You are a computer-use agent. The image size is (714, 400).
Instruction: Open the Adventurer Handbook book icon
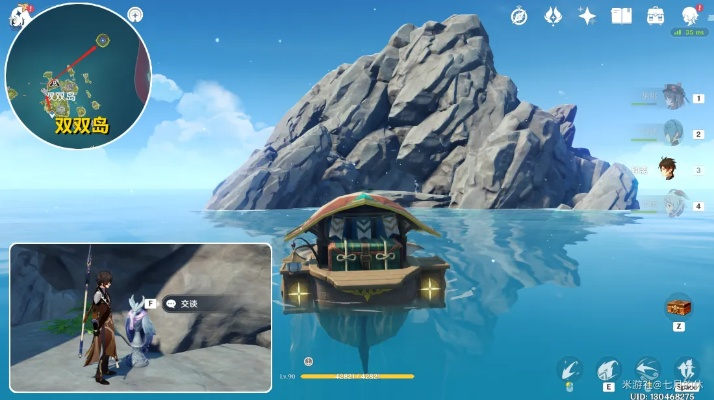coord(621,16)
